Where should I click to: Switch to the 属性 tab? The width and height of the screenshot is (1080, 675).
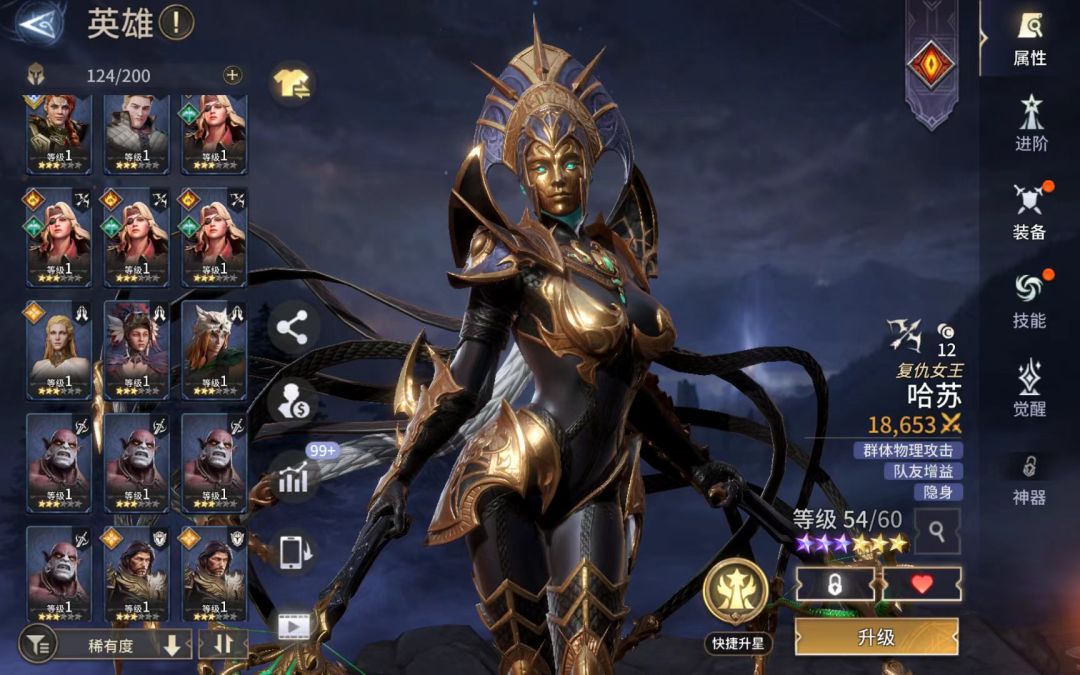(x=1029, y=38)
